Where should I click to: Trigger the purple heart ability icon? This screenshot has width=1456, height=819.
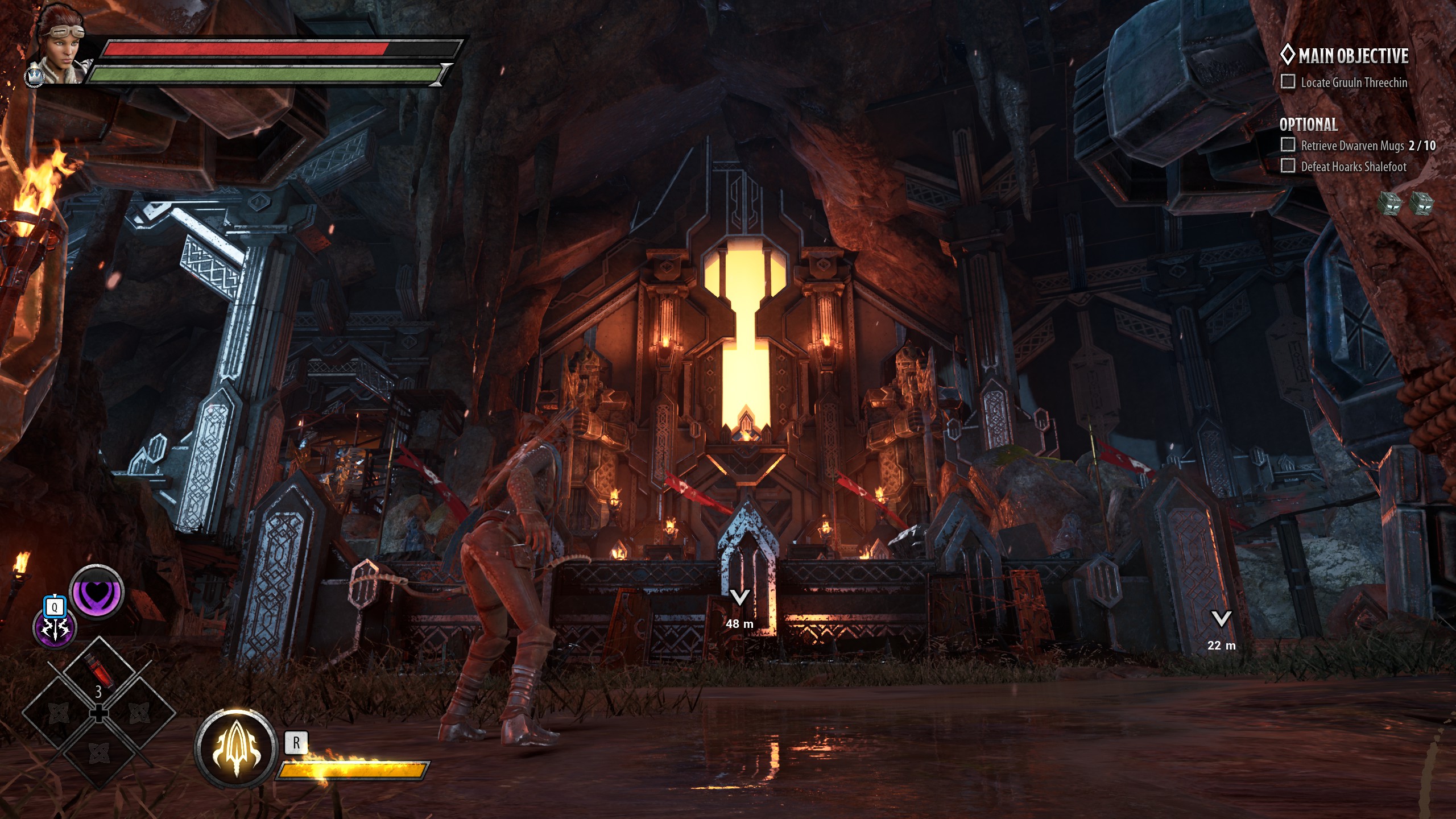click(97, 592)
